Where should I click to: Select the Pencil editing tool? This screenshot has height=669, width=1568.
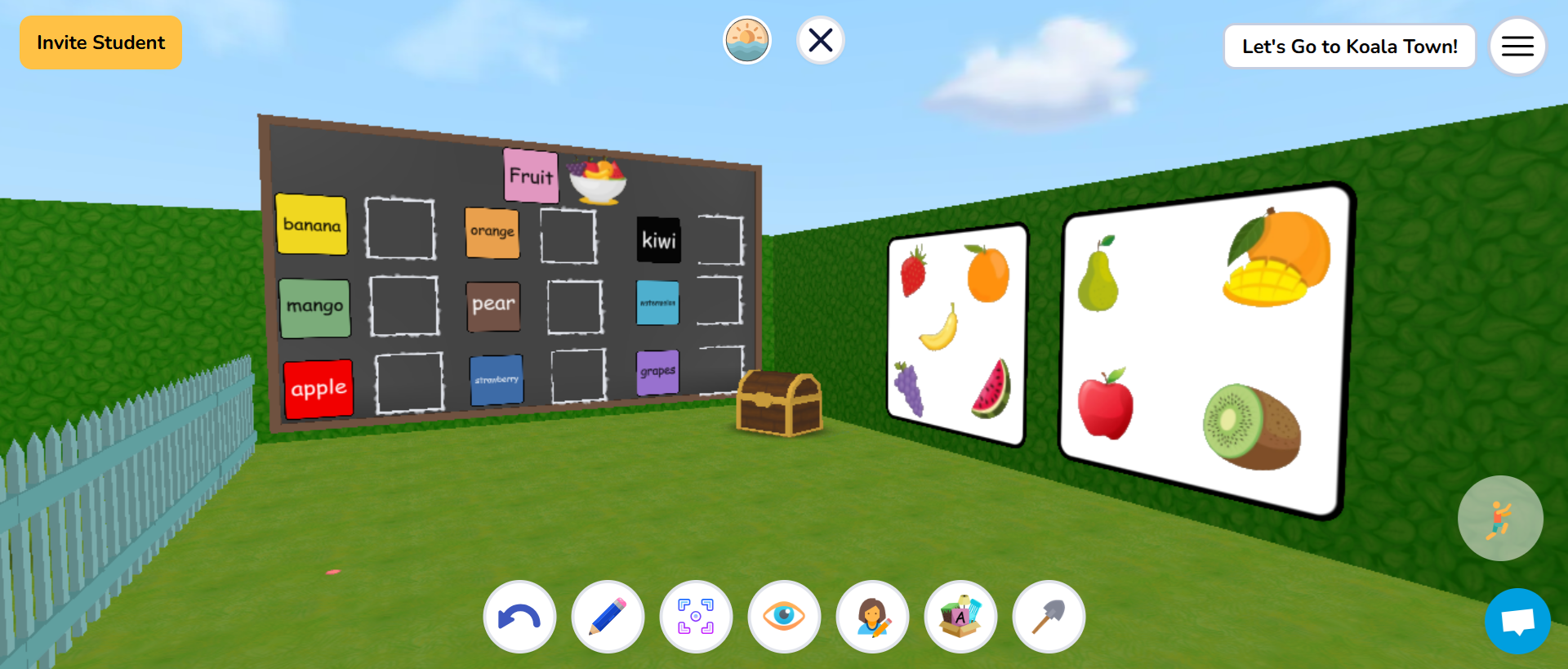[x=608, y=617]
